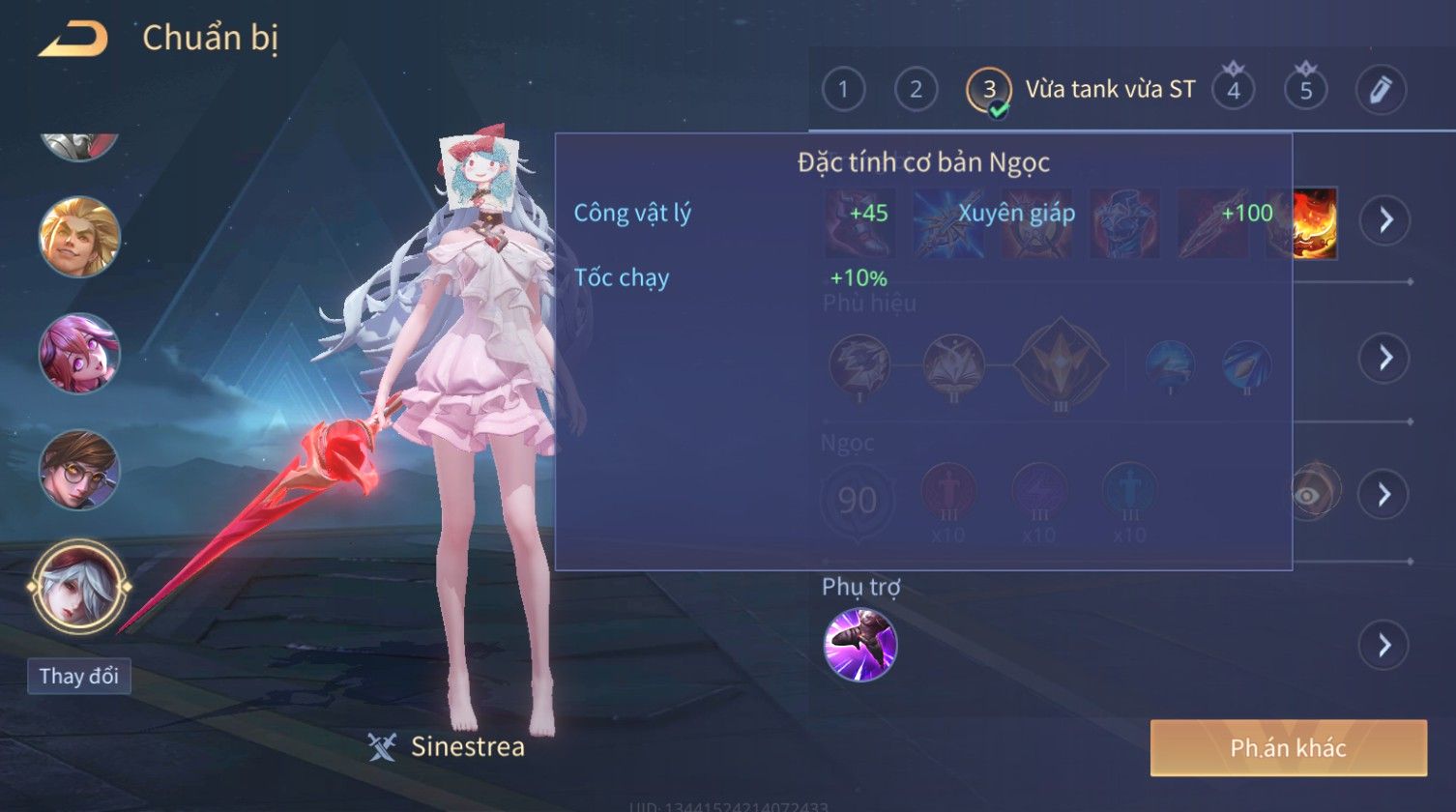Open the Ngọc rune page arrow
The width and height of the screenshot is (1456, 812).
(x=1383, y=495)
